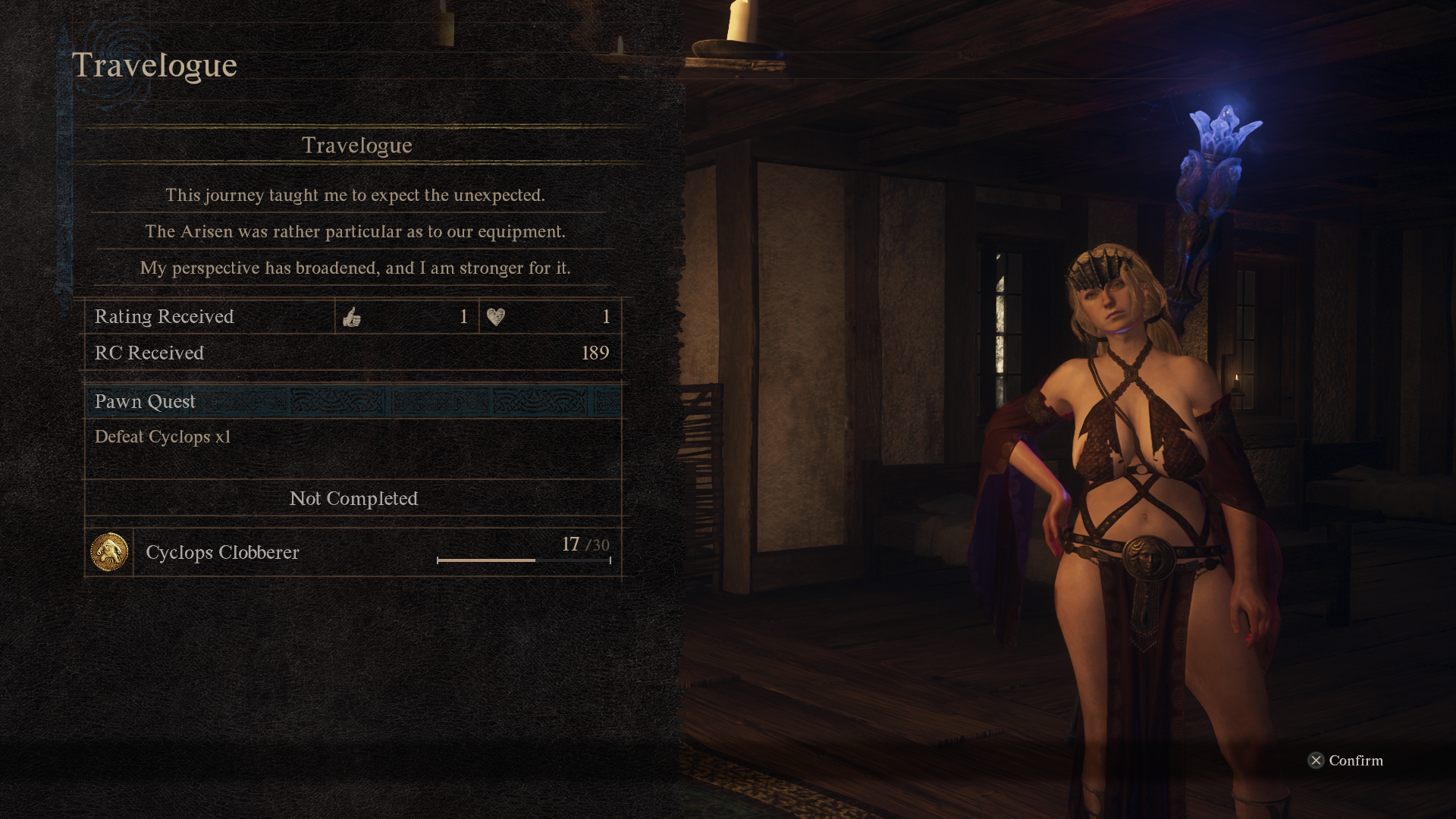Viewport: 1456px width, 819px height.
Task: Click the gold Cyclops Clobberer badge icon
Action: (x=109, y=552)
